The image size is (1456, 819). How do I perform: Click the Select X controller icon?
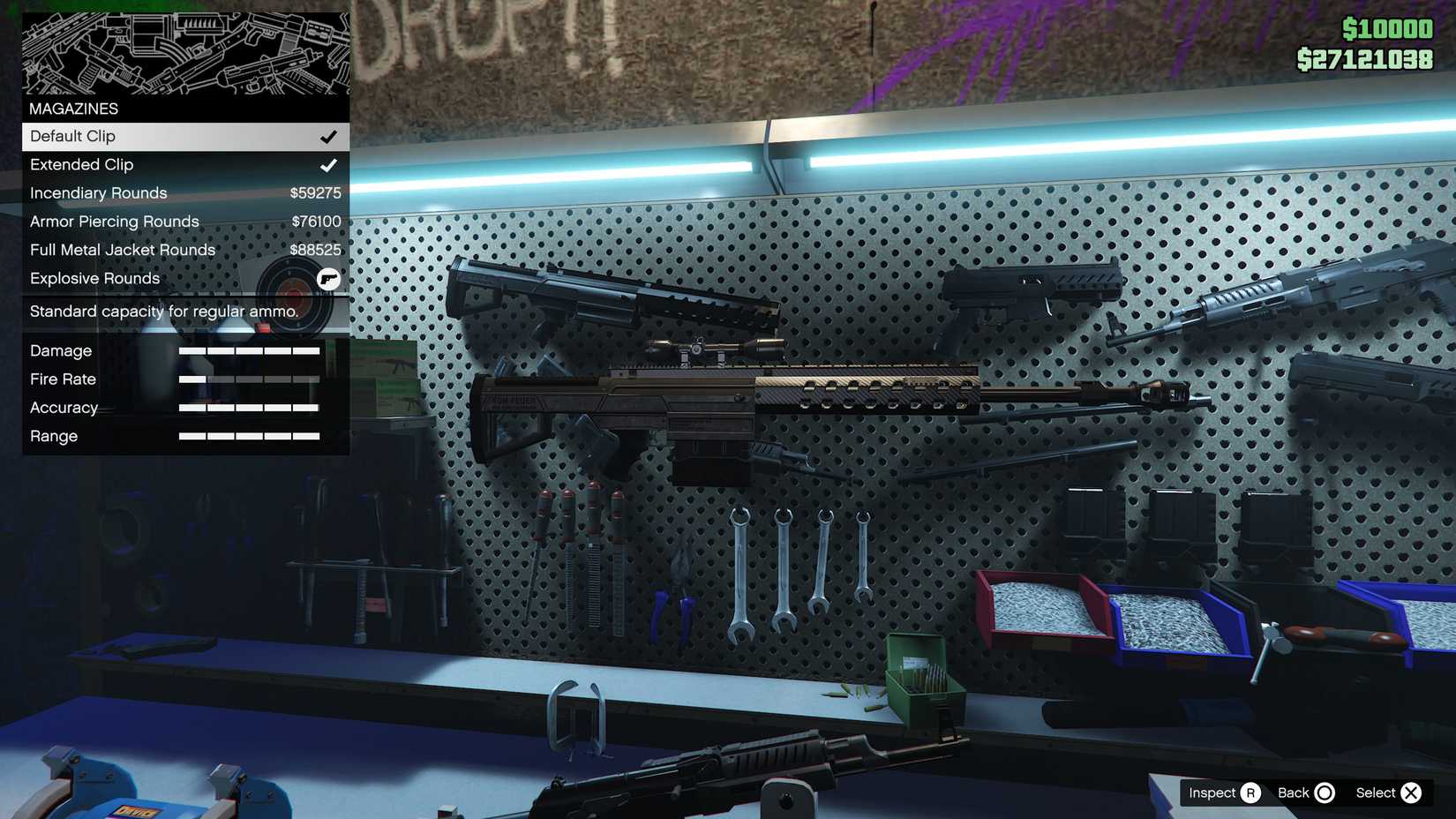1412,793
